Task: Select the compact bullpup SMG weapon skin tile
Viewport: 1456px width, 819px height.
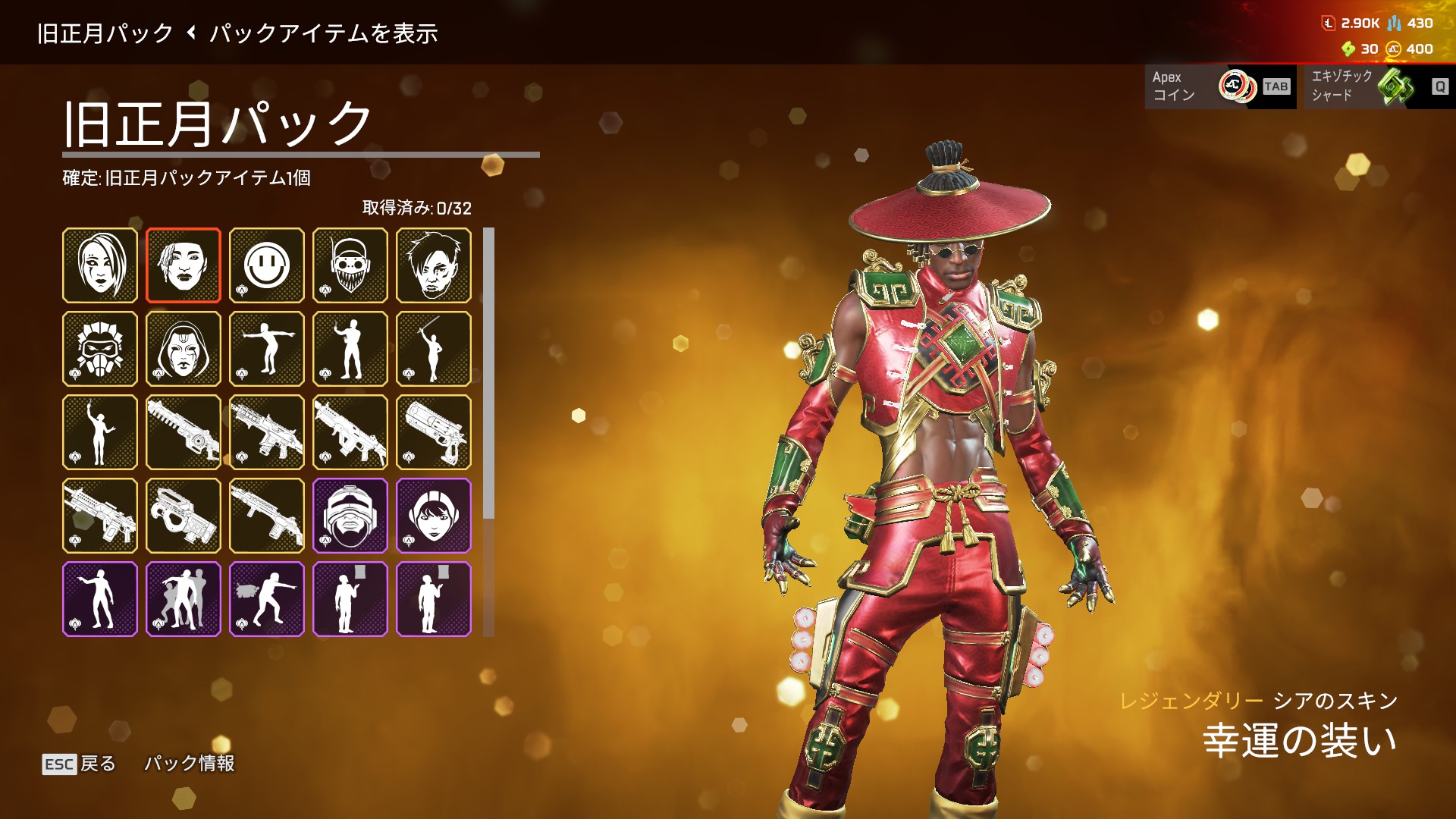Action: coord(184,516)
